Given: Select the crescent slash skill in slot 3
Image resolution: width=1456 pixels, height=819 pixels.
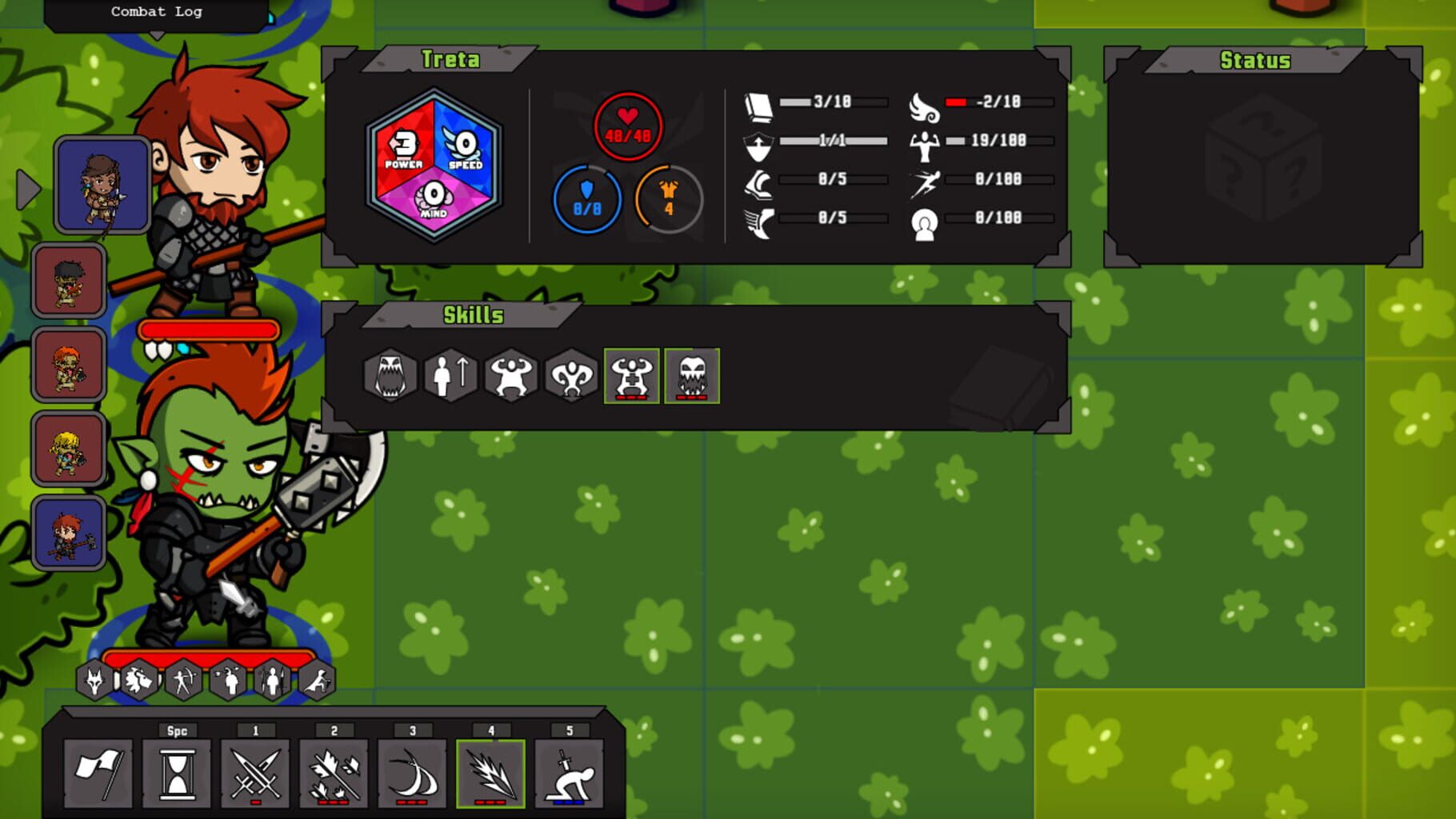Looking at the screenshot, I should (x=413, y=772).
